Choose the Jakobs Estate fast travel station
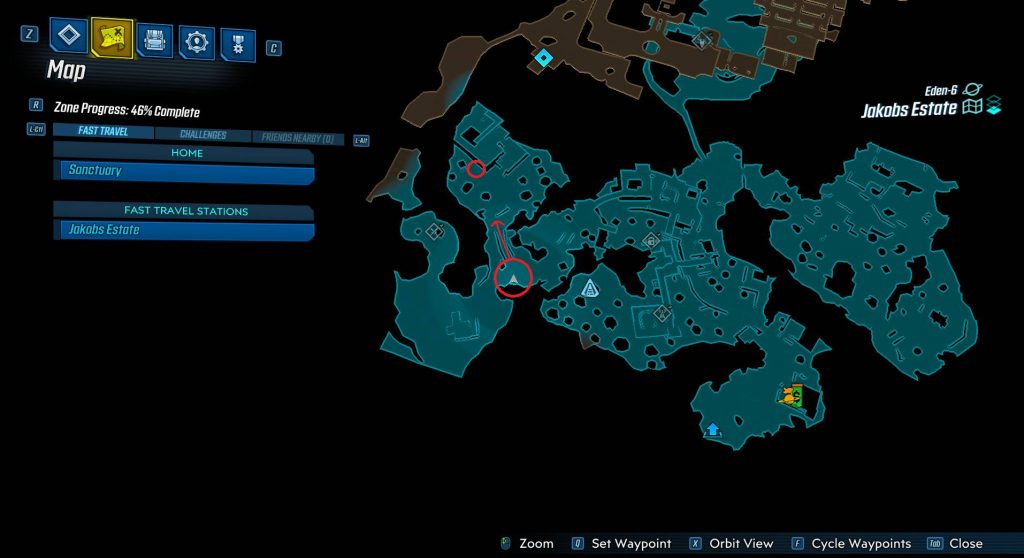This screenshot has width=1024, height=558. (x=184, y=230)
